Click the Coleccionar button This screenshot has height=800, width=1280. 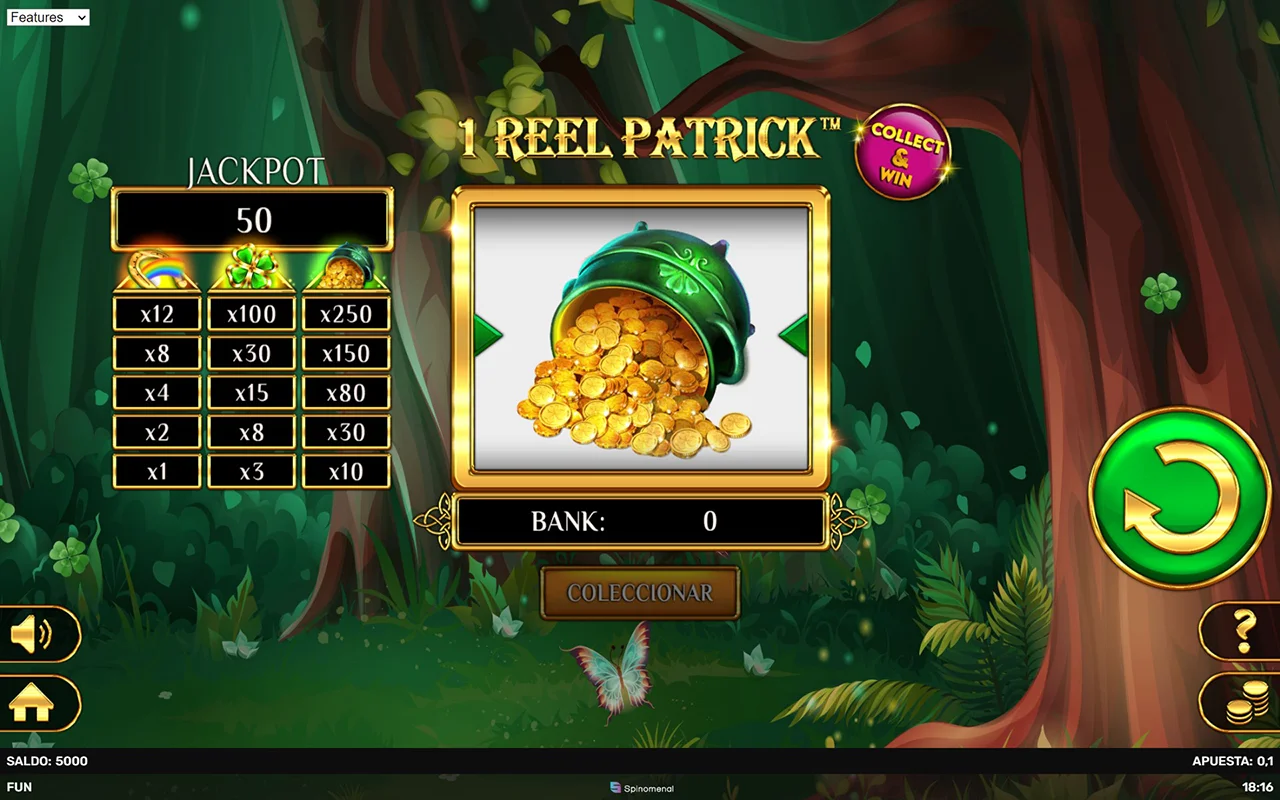pos(640,593)
